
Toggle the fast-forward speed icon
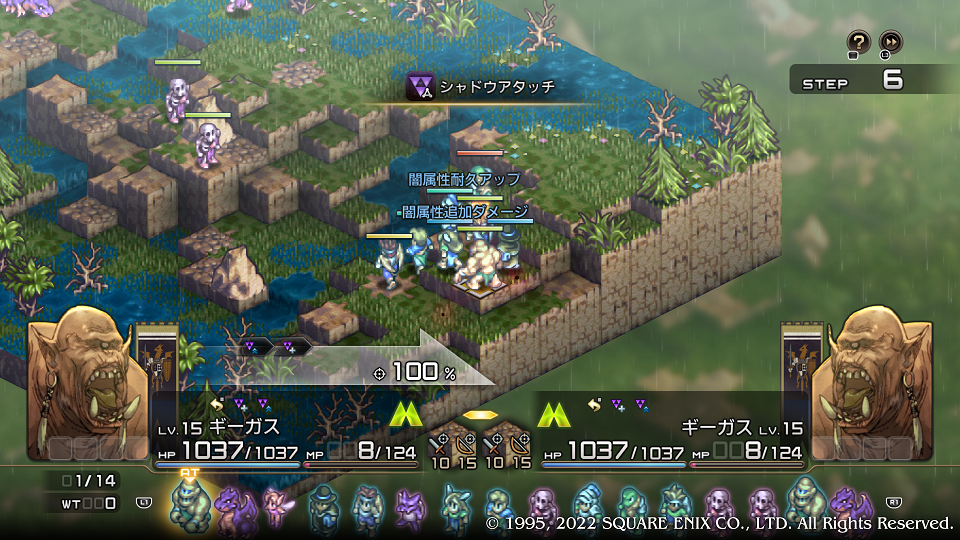[x=890, y=42]
